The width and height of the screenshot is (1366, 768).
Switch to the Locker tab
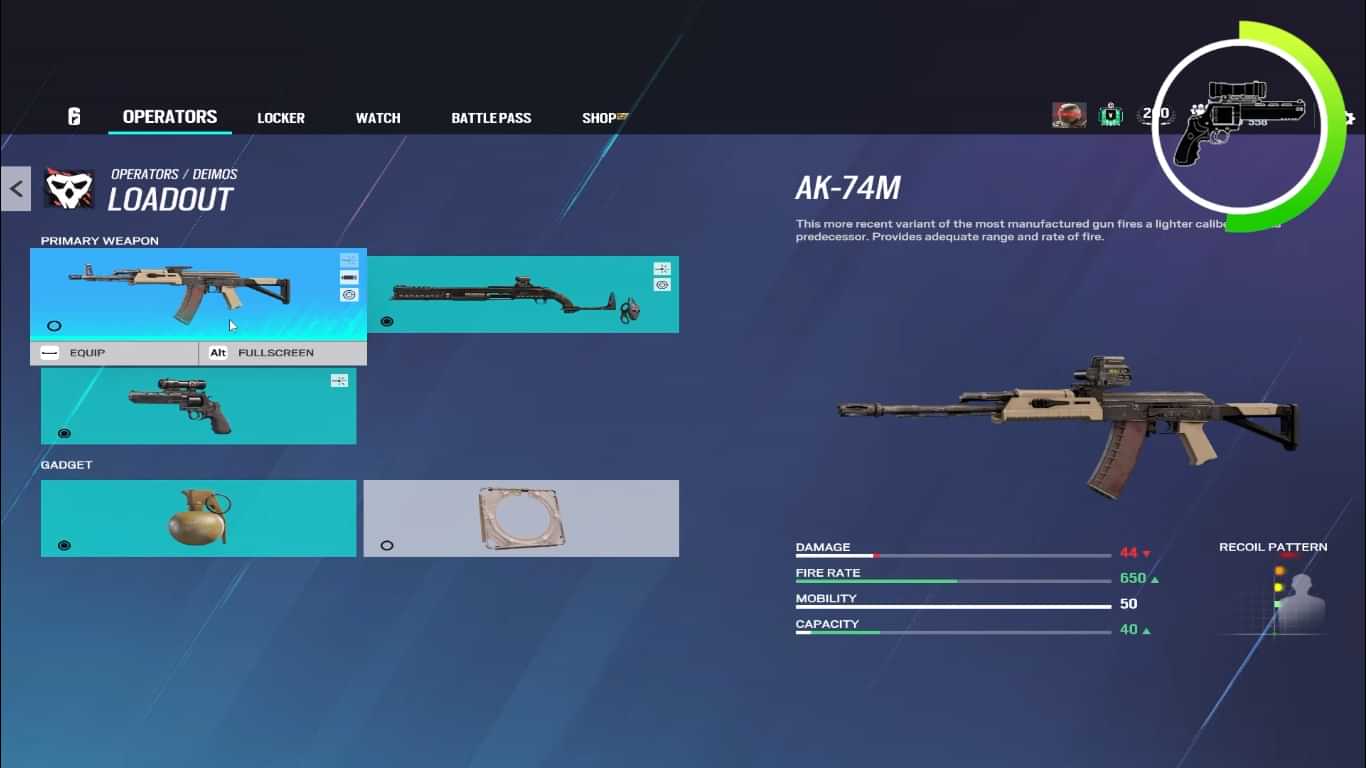pyautogui.click(x=281, y=118)
